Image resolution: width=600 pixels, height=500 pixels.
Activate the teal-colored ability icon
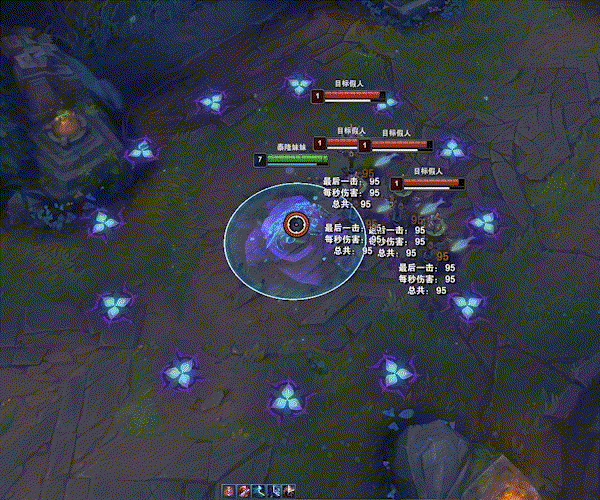(259, 491)
